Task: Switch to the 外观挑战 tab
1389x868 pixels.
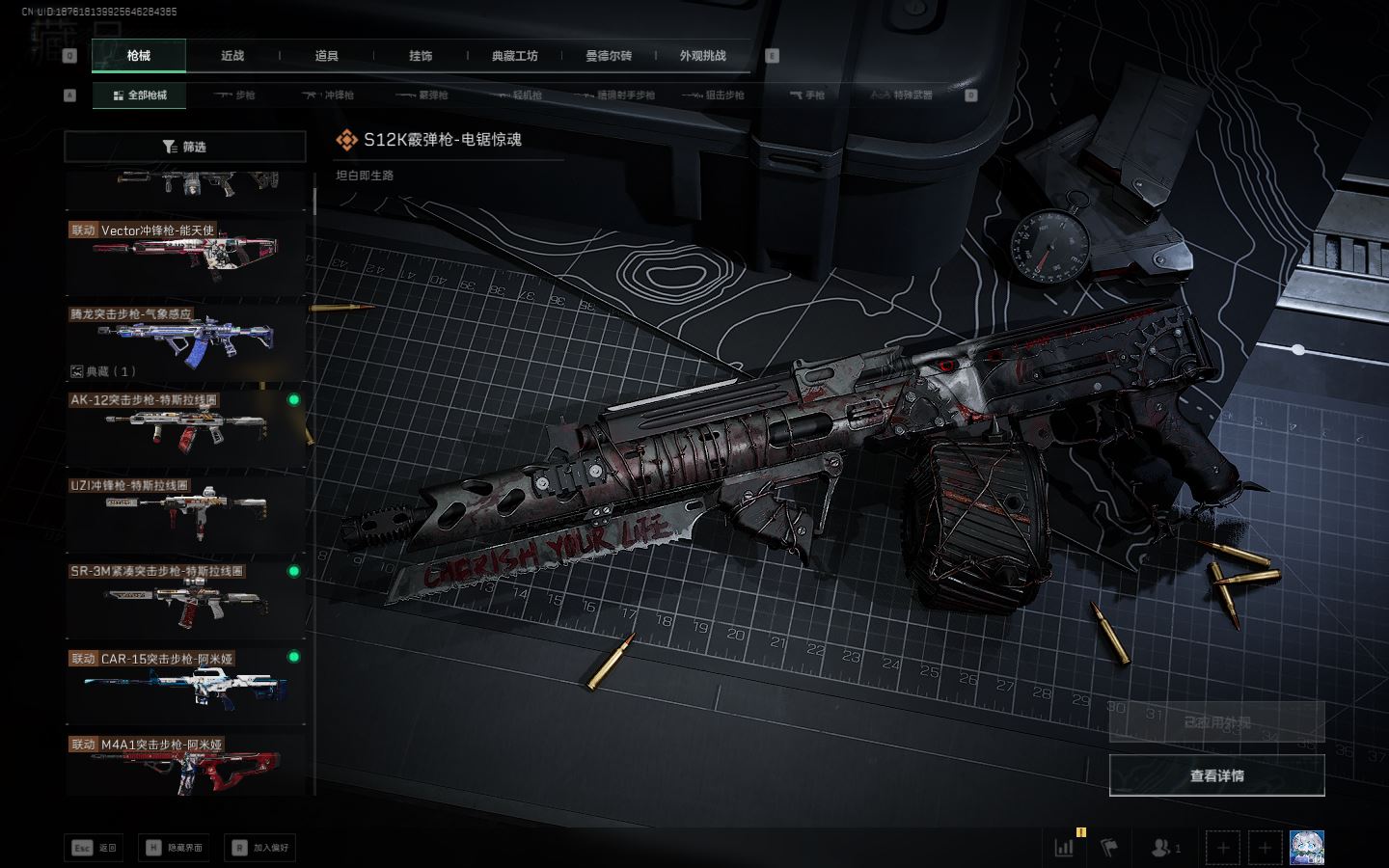Action: pyautogui.click(x=702, y=56)
